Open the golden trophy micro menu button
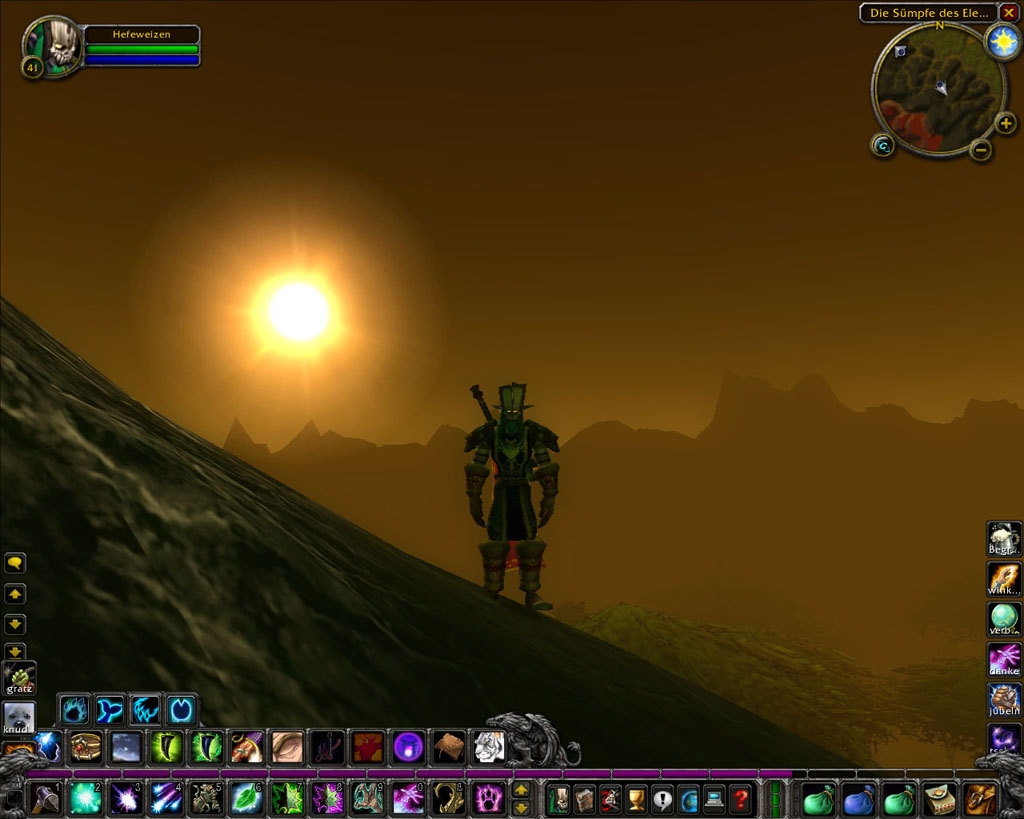Image resolution: width=1024 pixels, height=819 pixels. point(636,799)
